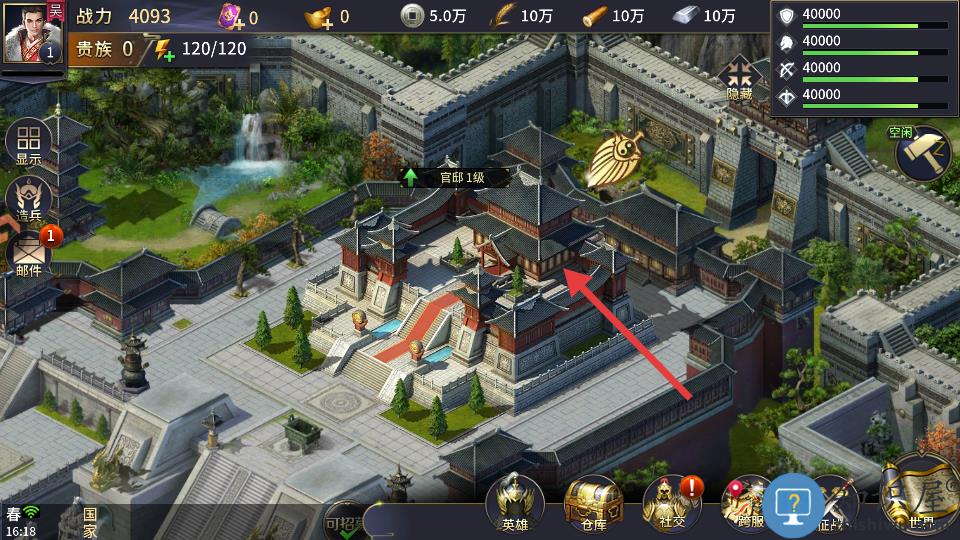Buy more gold ingots
Screen dimensions: 960x540
[321, 16]
